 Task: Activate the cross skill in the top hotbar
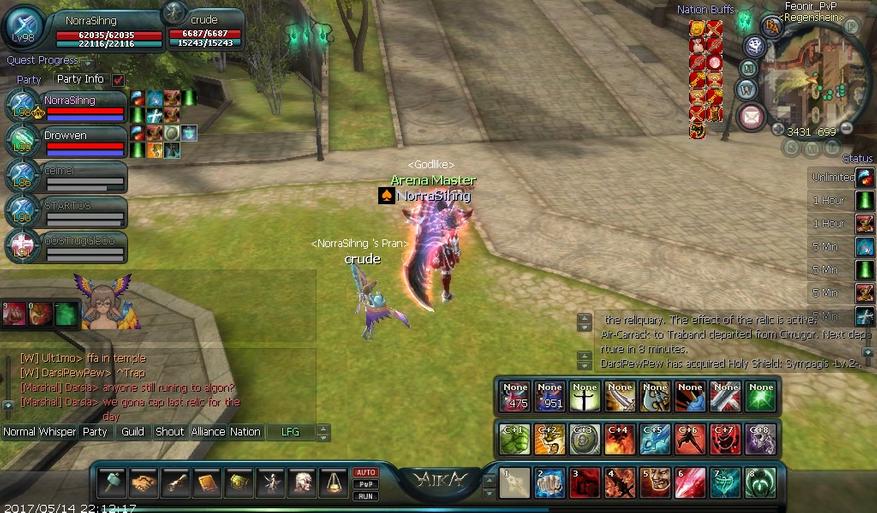click(585, 397)
